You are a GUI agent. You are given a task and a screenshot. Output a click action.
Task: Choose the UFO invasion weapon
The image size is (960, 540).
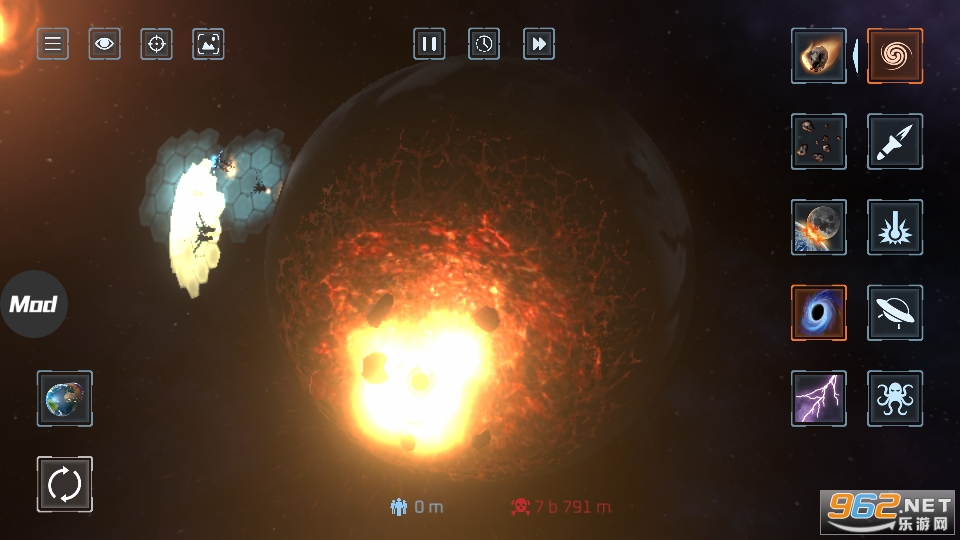pyautogui.click(x=895, y=313)
